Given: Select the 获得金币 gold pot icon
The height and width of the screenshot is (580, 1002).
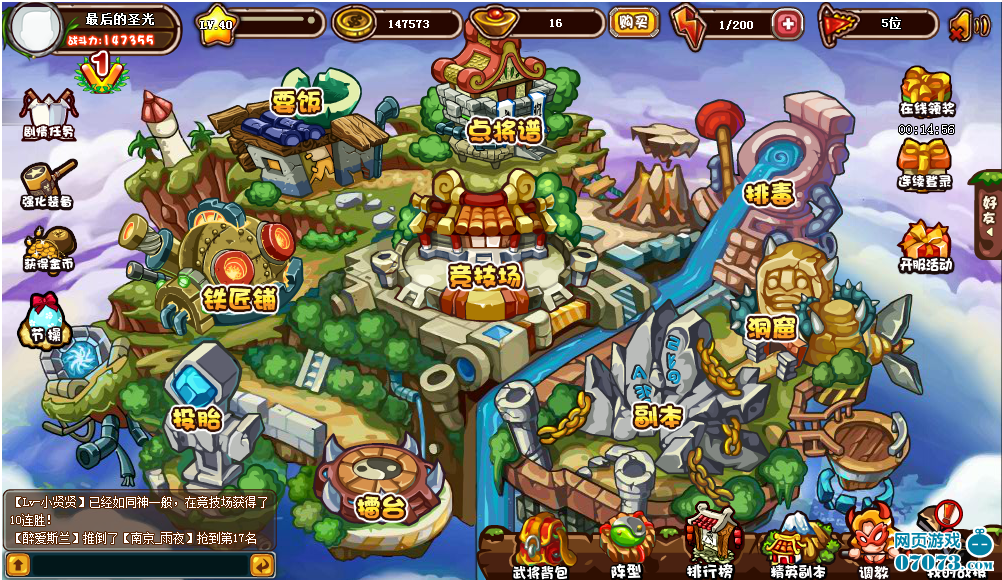Looking at the screenshot, I should [x=48, y=247].
